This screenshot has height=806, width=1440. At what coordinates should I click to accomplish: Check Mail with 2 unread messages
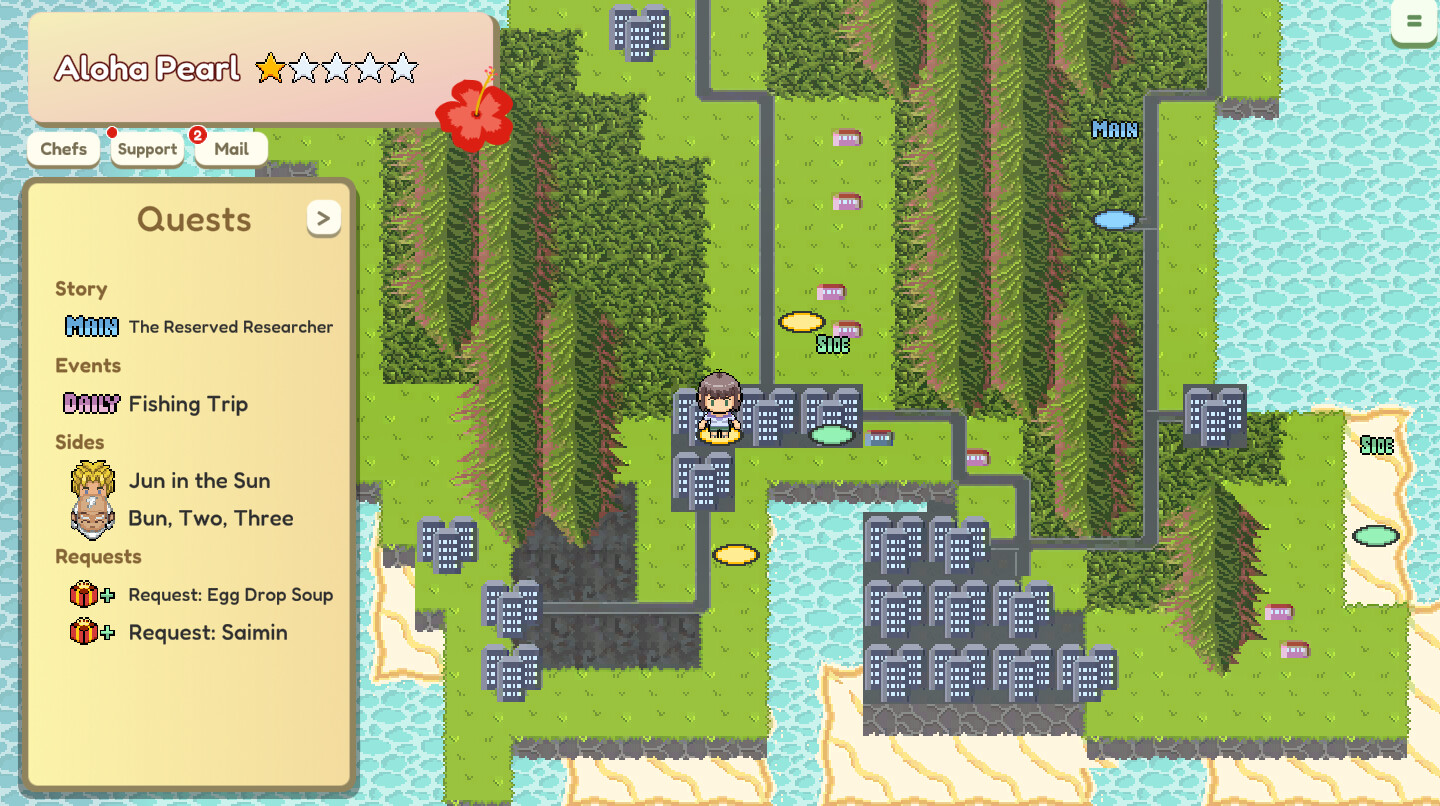click(x=230, y=148)
